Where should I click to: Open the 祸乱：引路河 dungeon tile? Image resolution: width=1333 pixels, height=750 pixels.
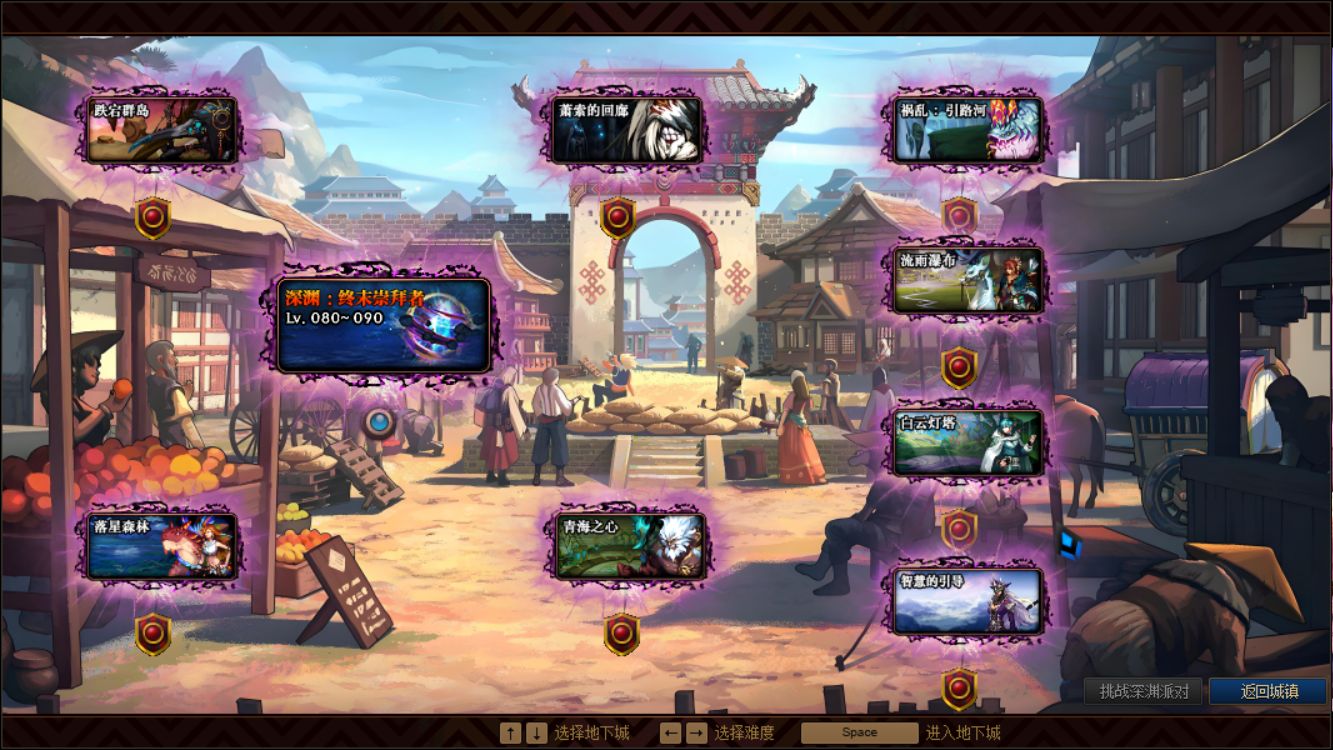tap(968, 130)
